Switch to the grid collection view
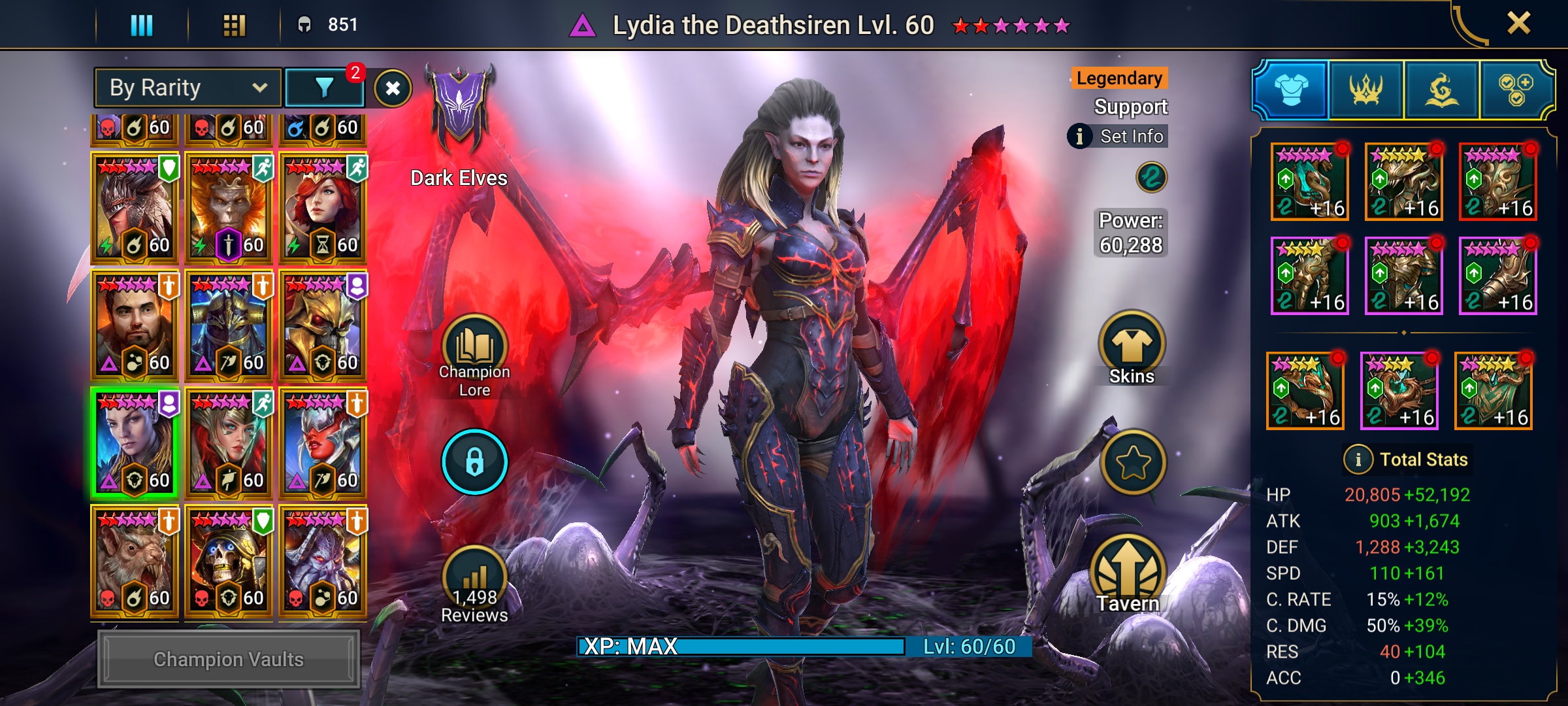 pos(234,25)
